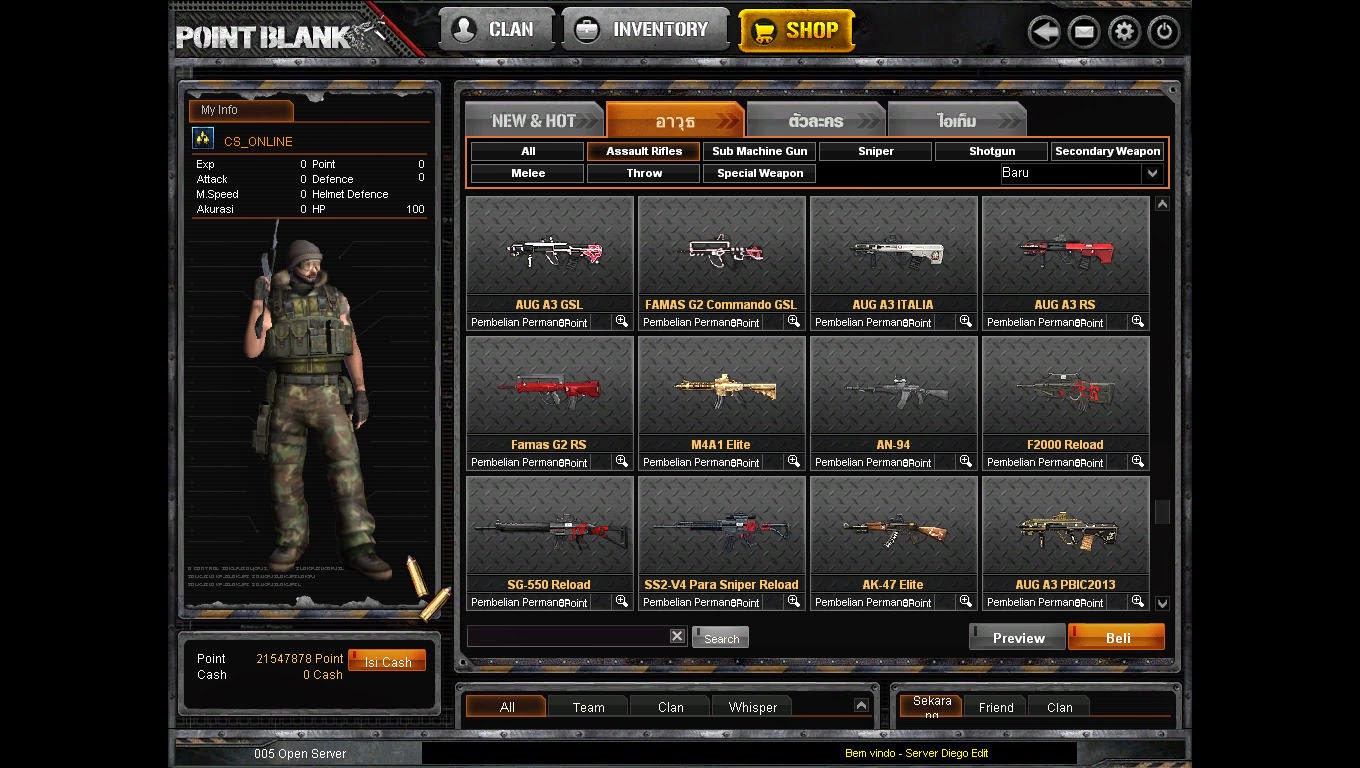Select the Whisper chat tab
This screenshot has width=1360, height=768.
(752, 706)
